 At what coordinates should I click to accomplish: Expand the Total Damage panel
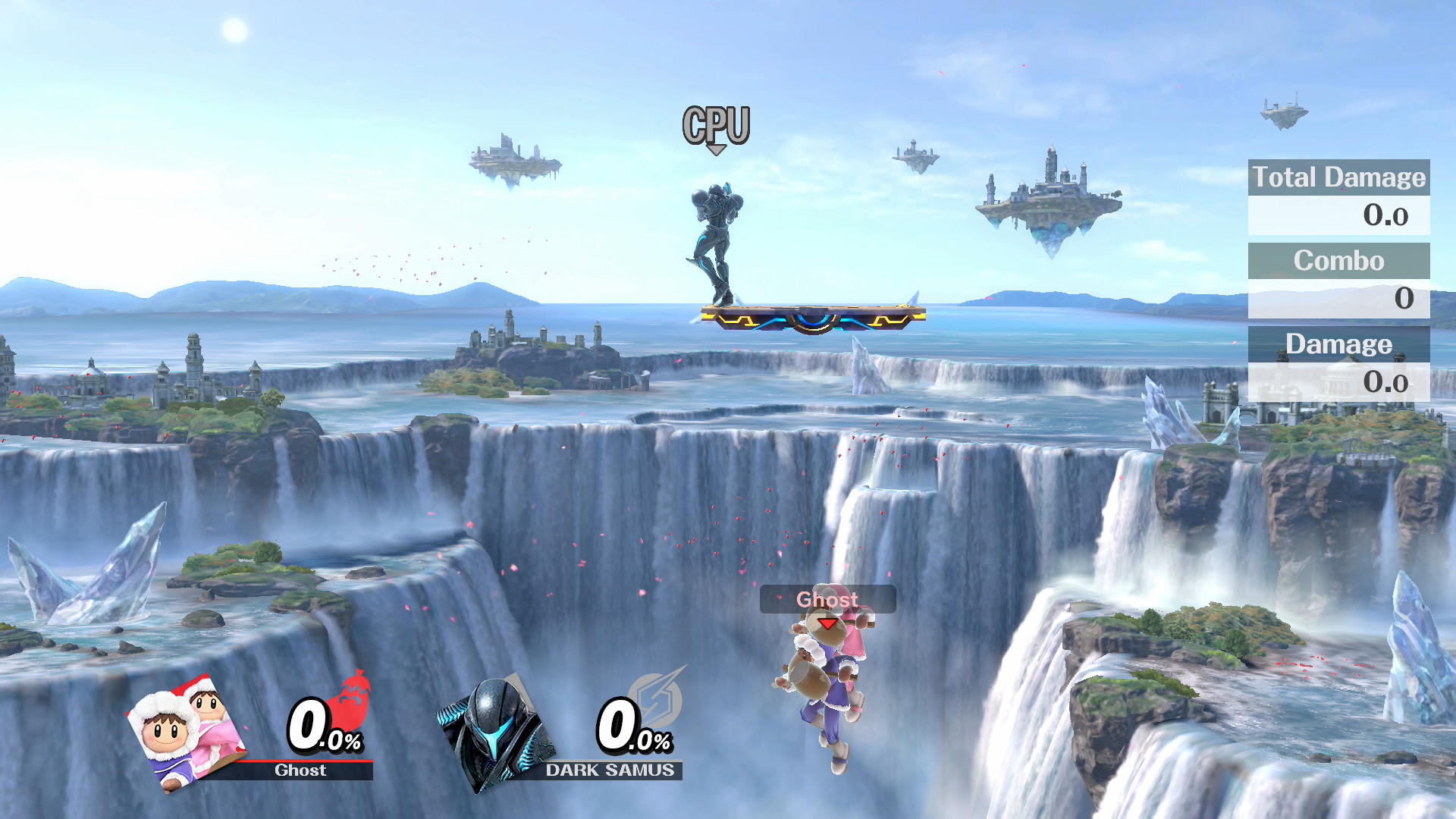1338,178
